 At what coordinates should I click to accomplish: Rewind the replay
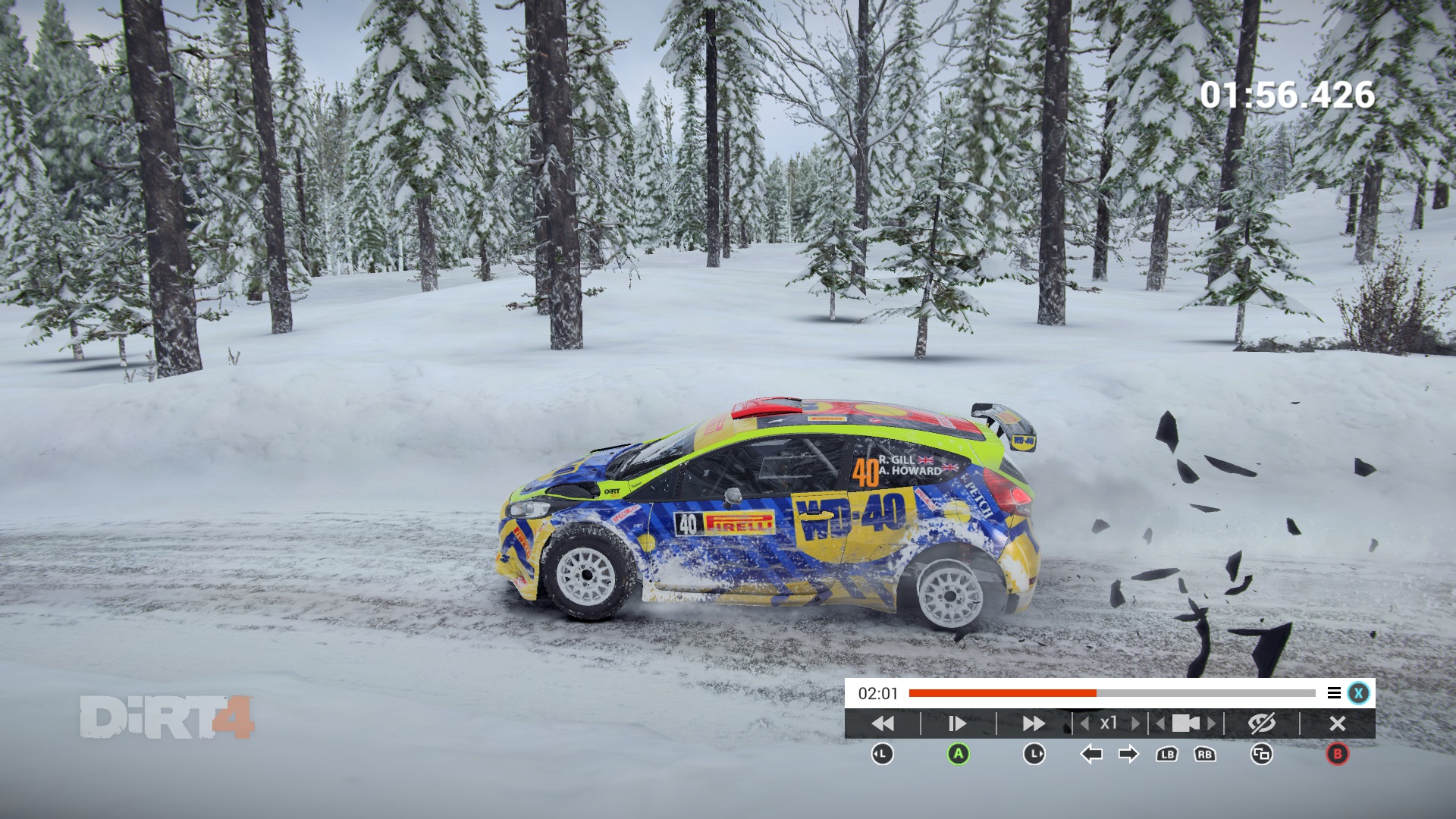(883, 723)
